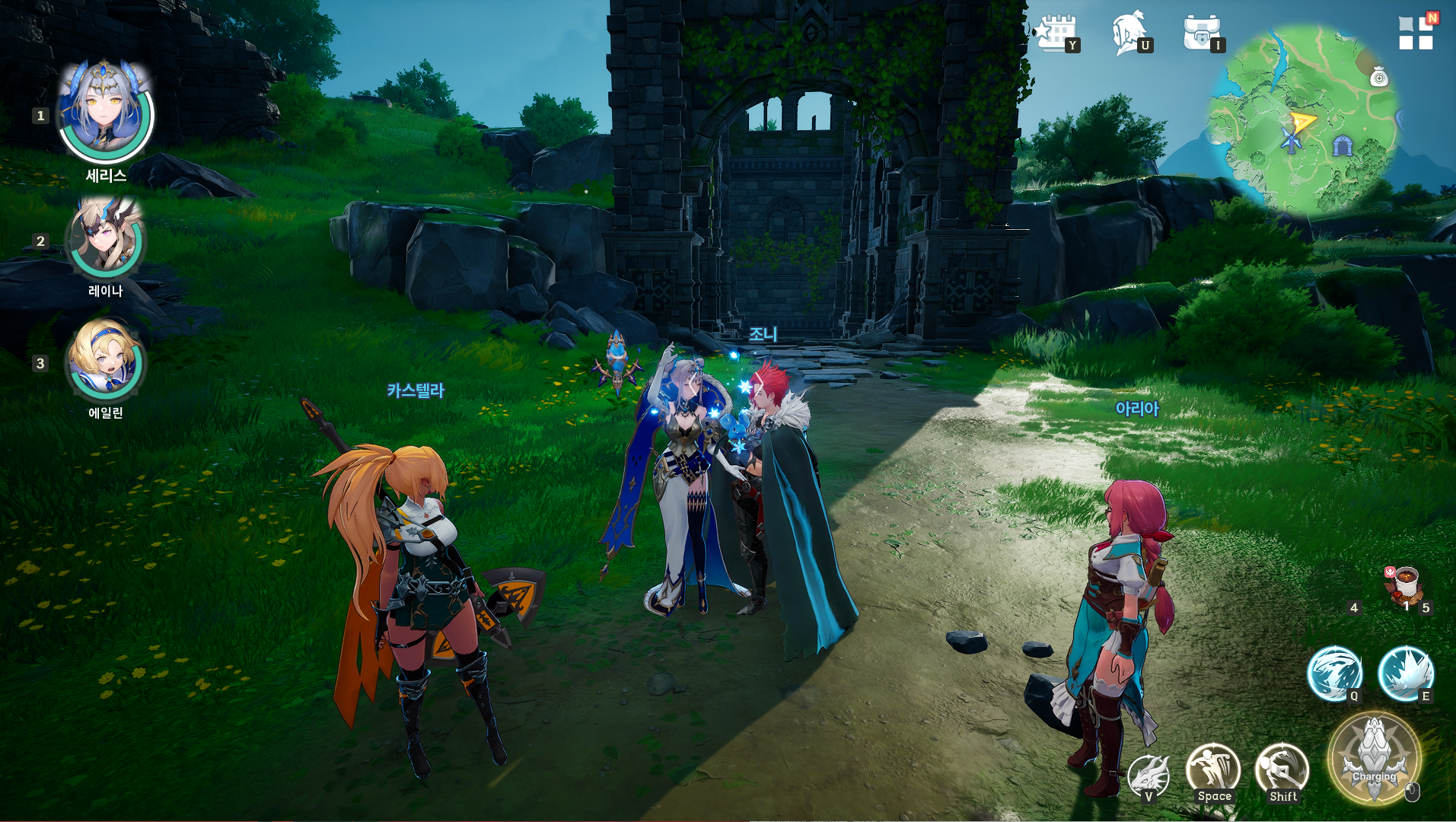Open the four-square main menu grid
This screenshot has height=822, width=1456.
tap(1415, 33)
